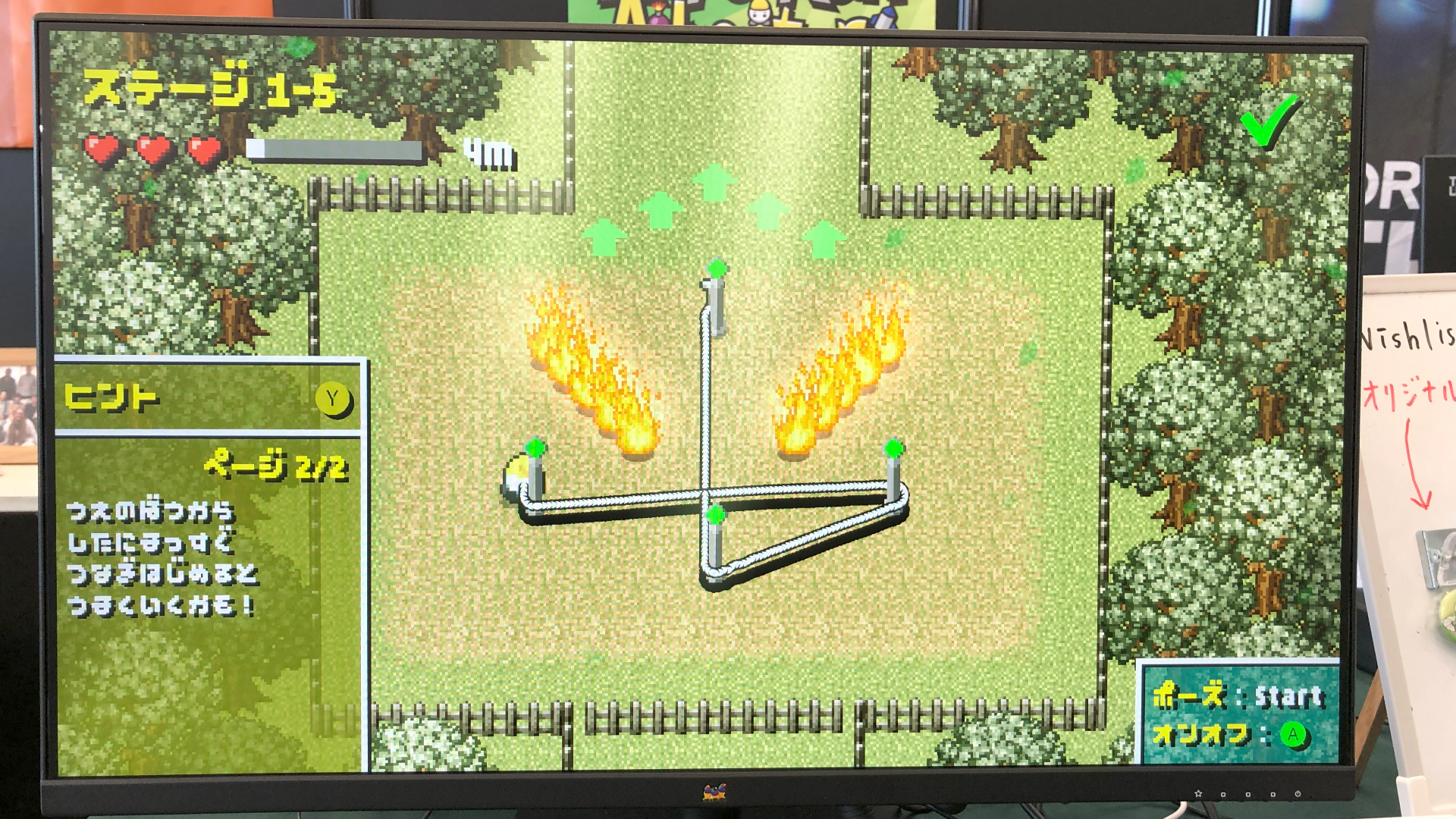1456x819 pixels.
Task: Toggle the ヒント hint panel header
Action: pos(209,397)
